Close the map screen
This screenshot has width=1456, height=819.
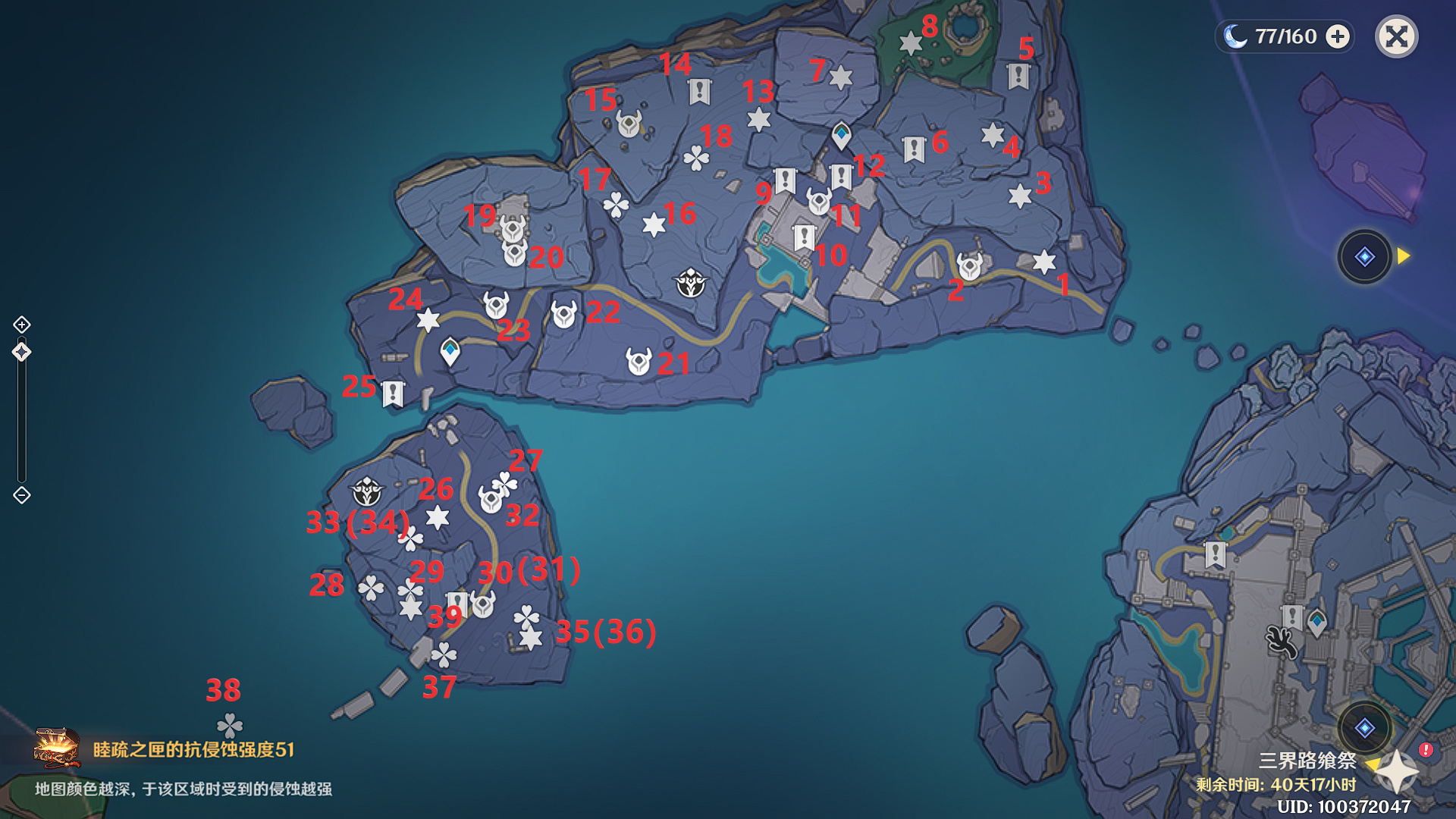click(x=1396, y=36)
